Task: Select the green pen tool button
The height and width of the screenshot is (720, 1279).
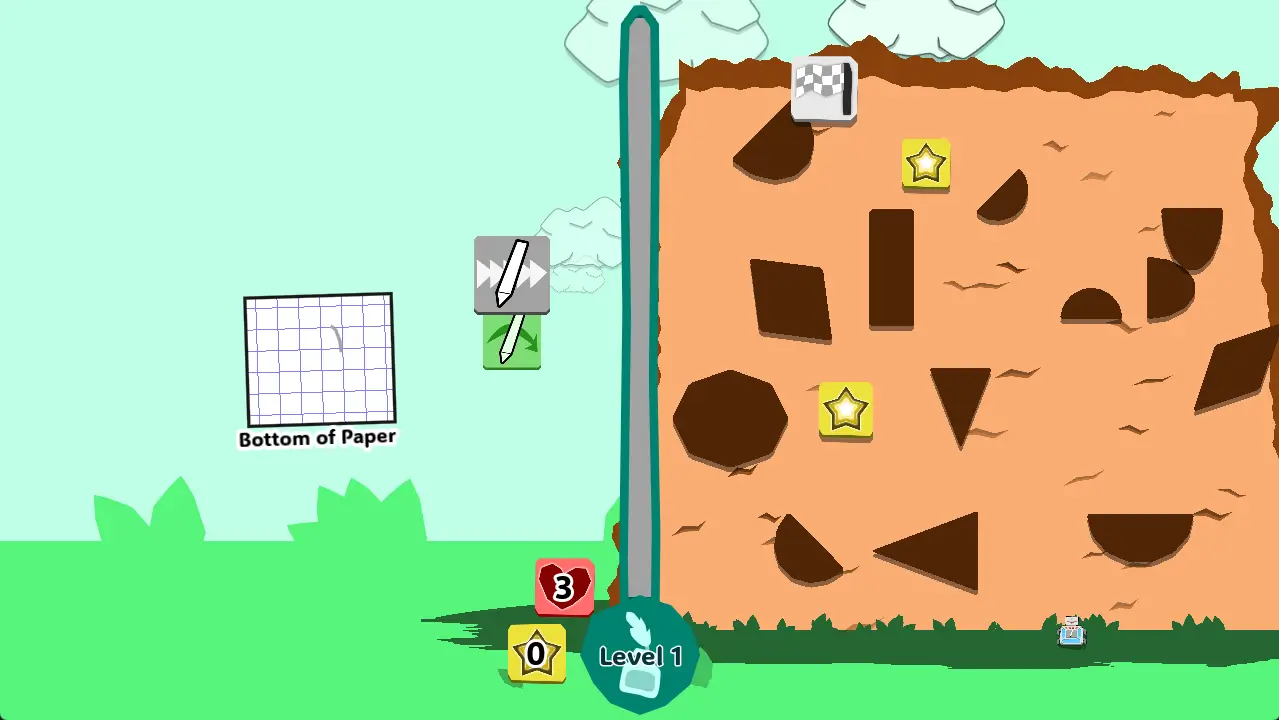Action: click(512, 341)
